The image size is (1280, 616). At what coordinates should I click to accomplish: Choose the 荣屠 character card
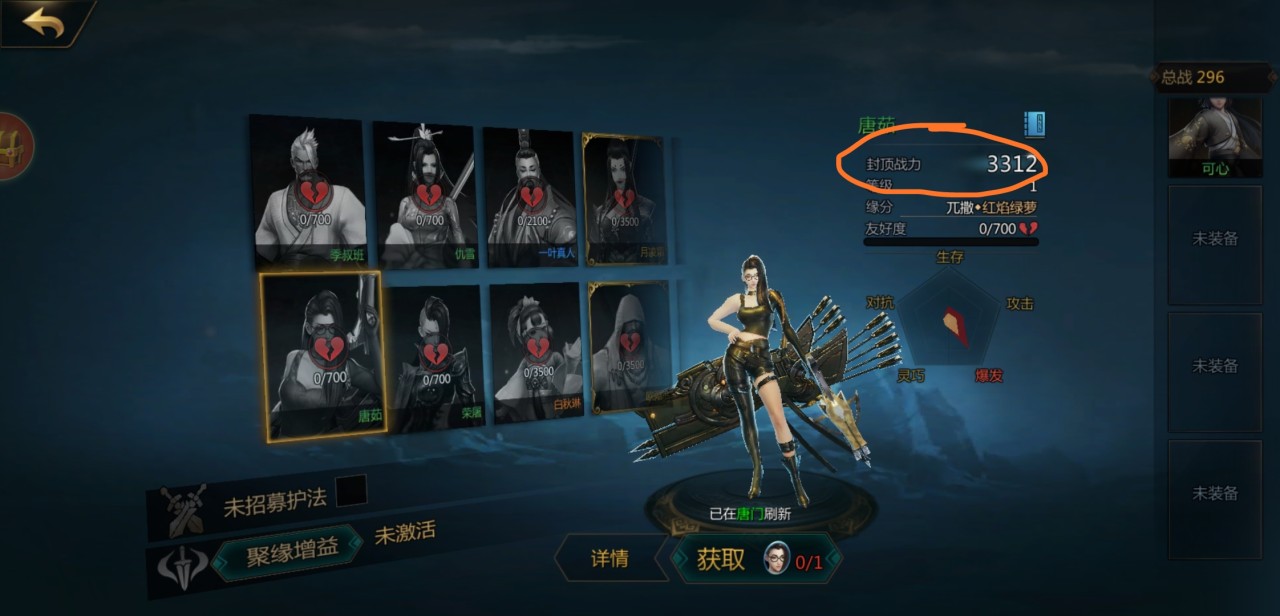tap(436, 356)
